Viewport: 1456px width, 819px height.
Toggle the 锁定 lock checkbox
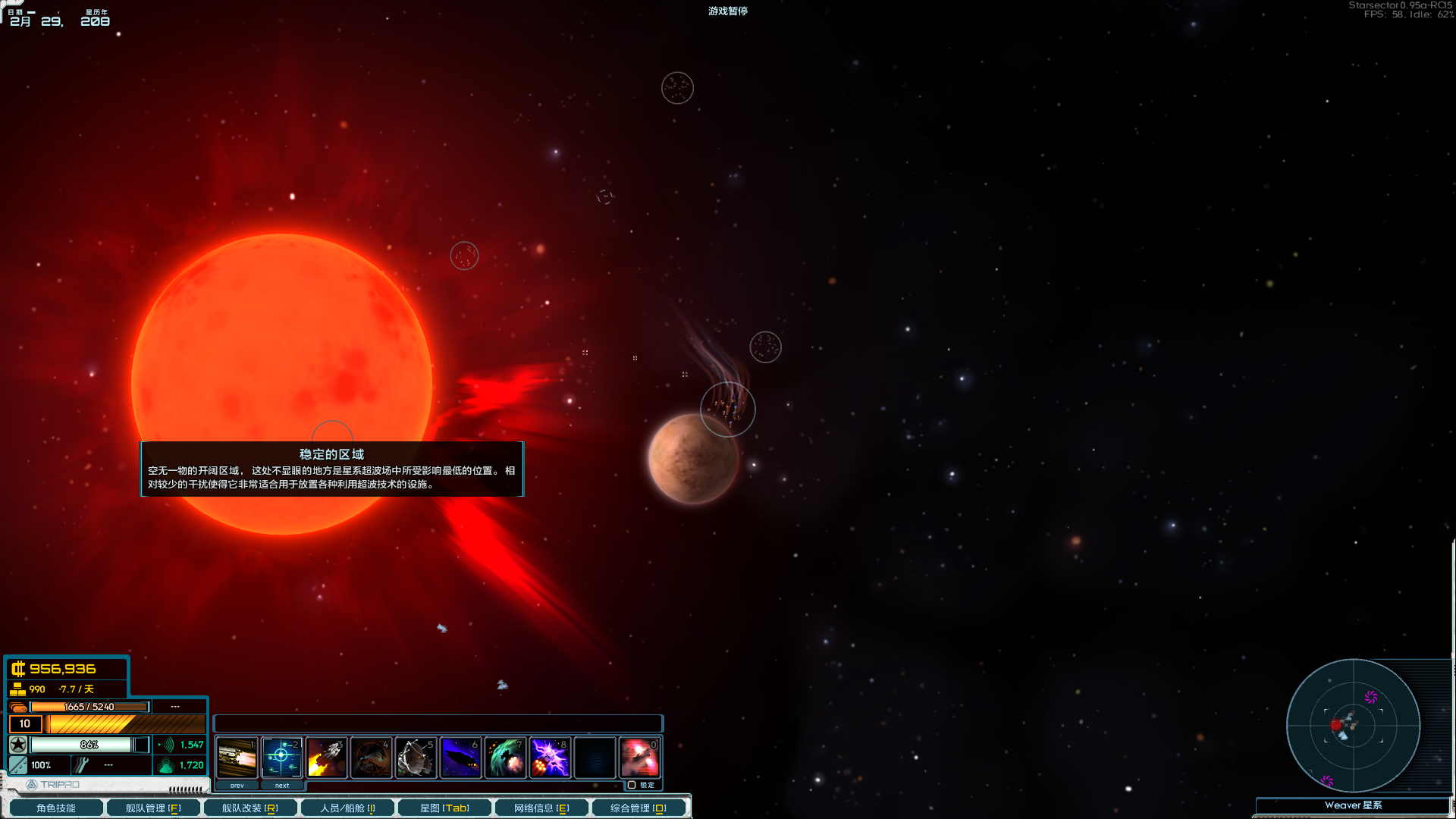pos(632,785)
